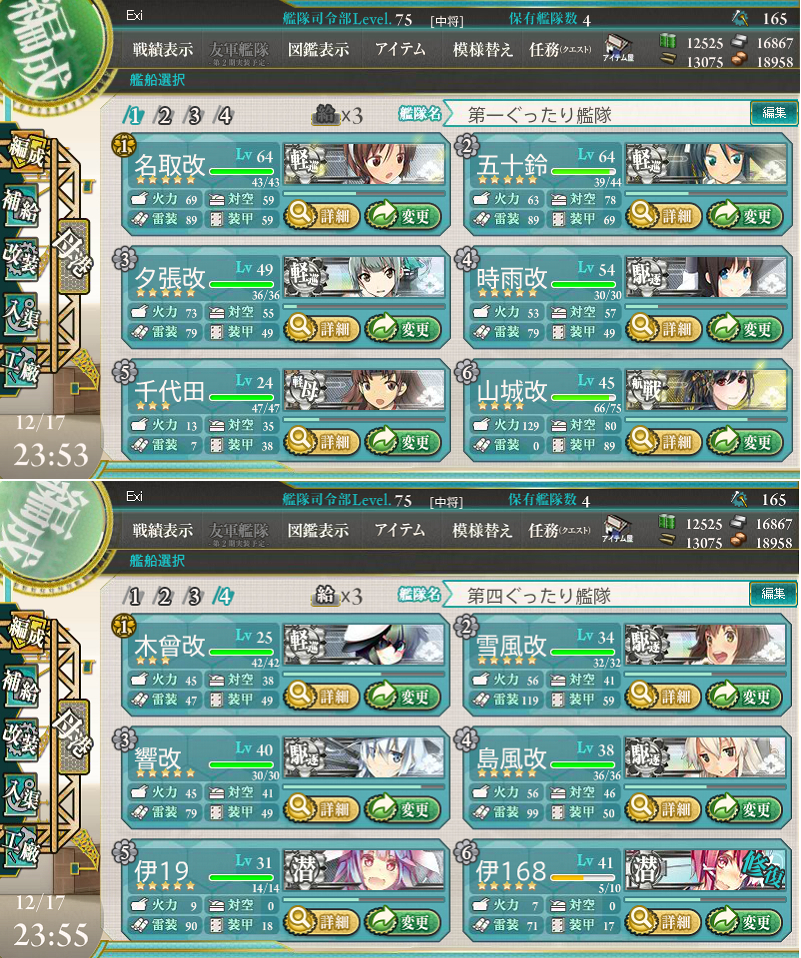
Task: Click the edit button beside 第四ぐったり艦隊
Action: point(774,595)
